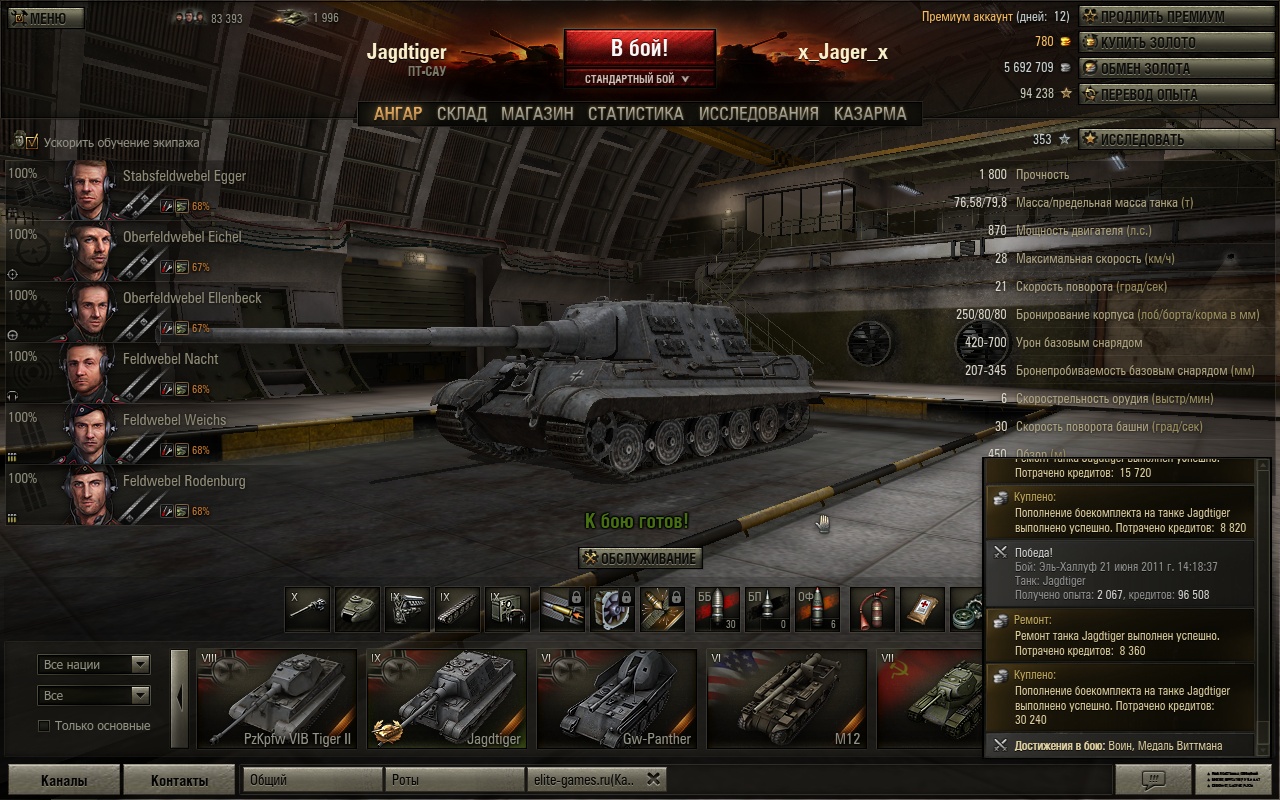Open the КАЗАРМА tab
This screenshot has height=800, width=1280.
(870, 114)
